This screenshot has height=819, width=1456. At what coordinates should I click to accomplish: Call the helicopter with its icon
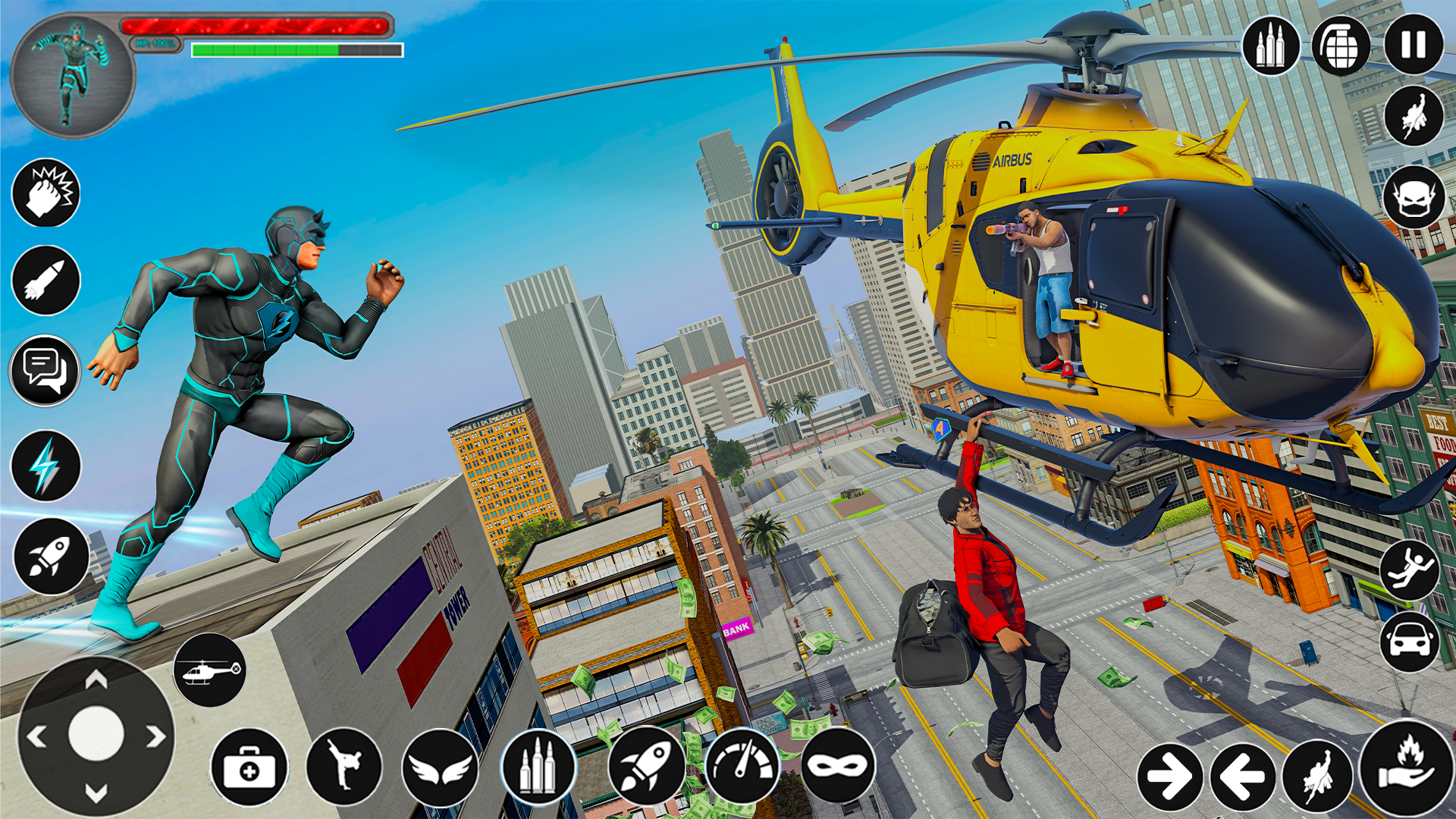click(x=209, y=670)
